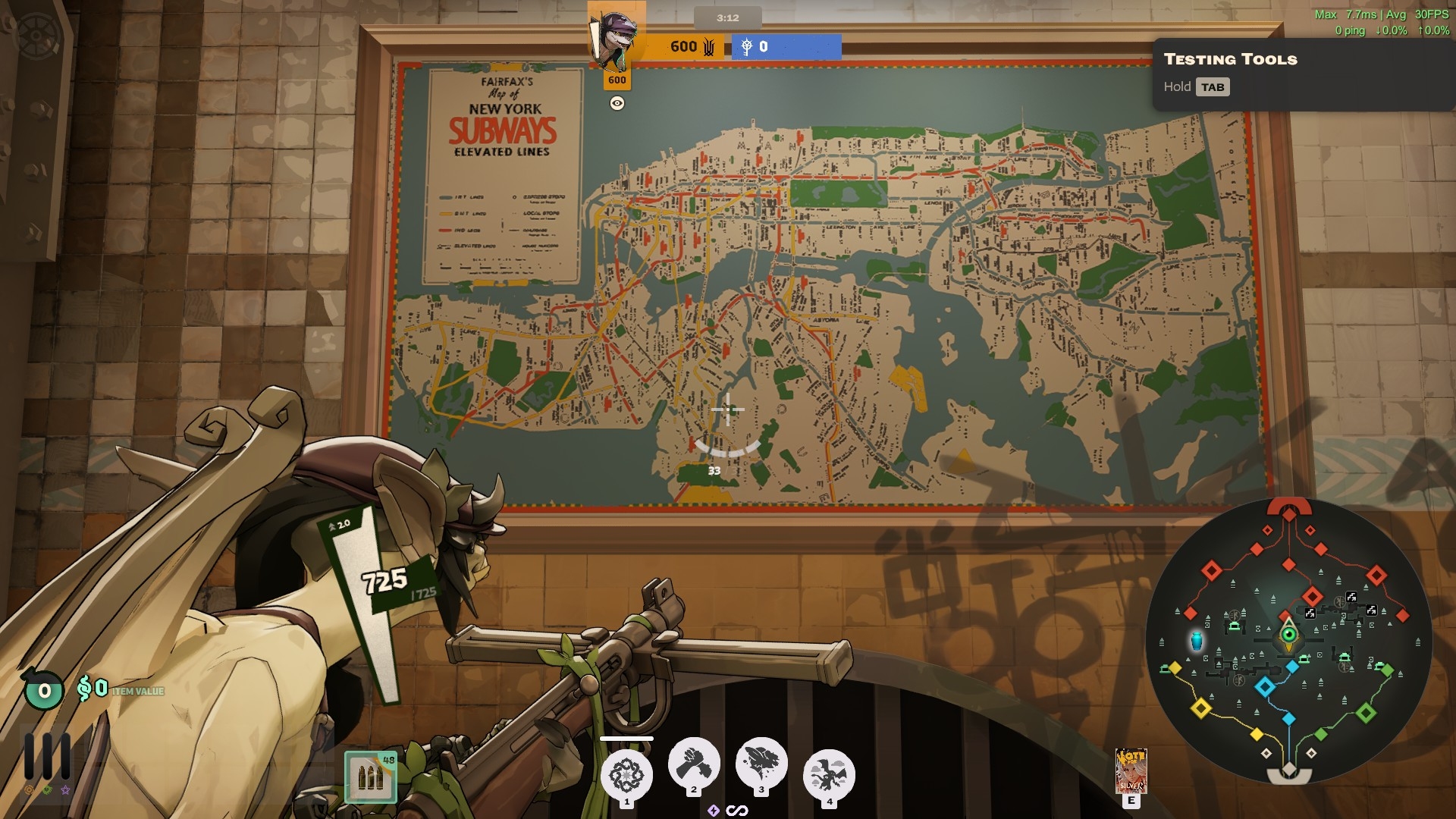This screenshot has width=1456, height=819.
Task: Open the green vitality stat category icon
Action: 47,790
